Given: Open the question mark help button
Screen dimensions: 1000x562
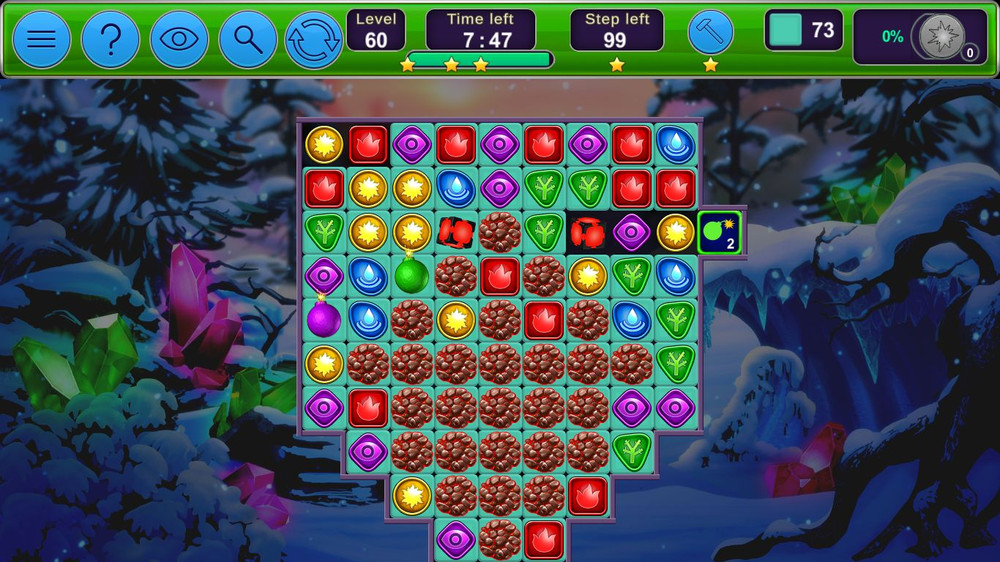Looking at the screenshot, I should [110, 40].
